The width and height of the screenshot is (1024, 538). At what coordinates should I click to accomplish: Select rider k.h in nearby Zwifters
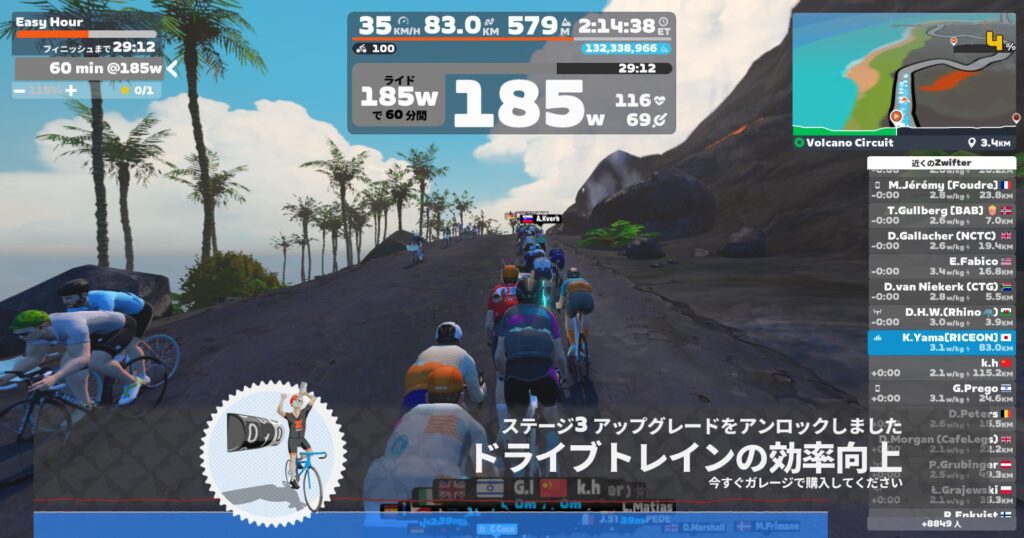(x=941, y=367)
